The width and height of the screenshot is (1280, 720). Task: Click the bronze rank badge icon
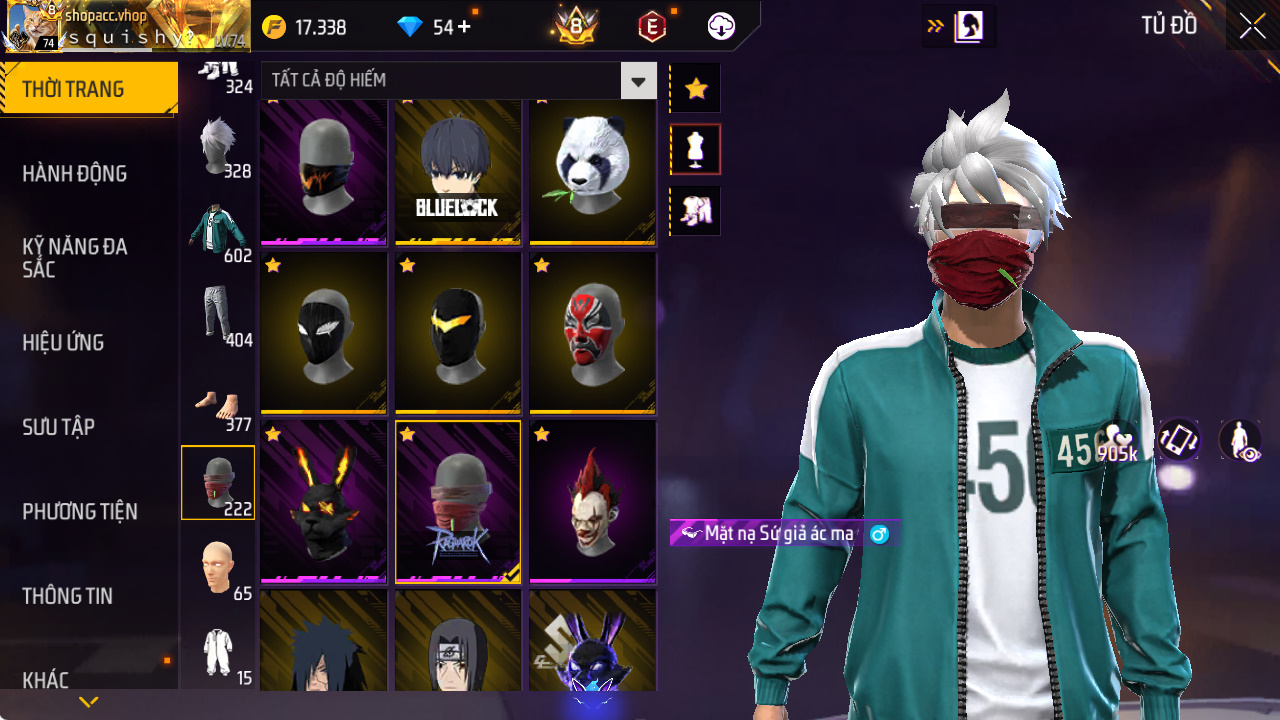pyautogui.click(x=575, y=26)
